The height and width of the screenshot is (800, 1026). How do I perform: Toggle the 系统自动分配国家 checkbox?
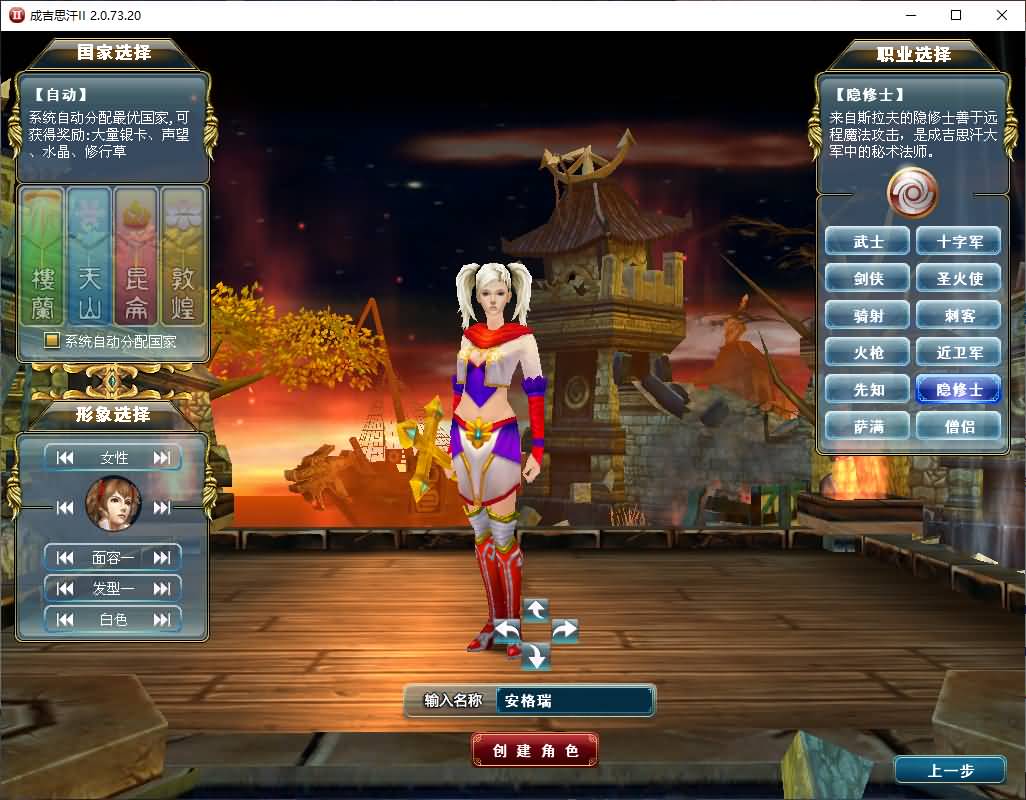coord(52,341)
